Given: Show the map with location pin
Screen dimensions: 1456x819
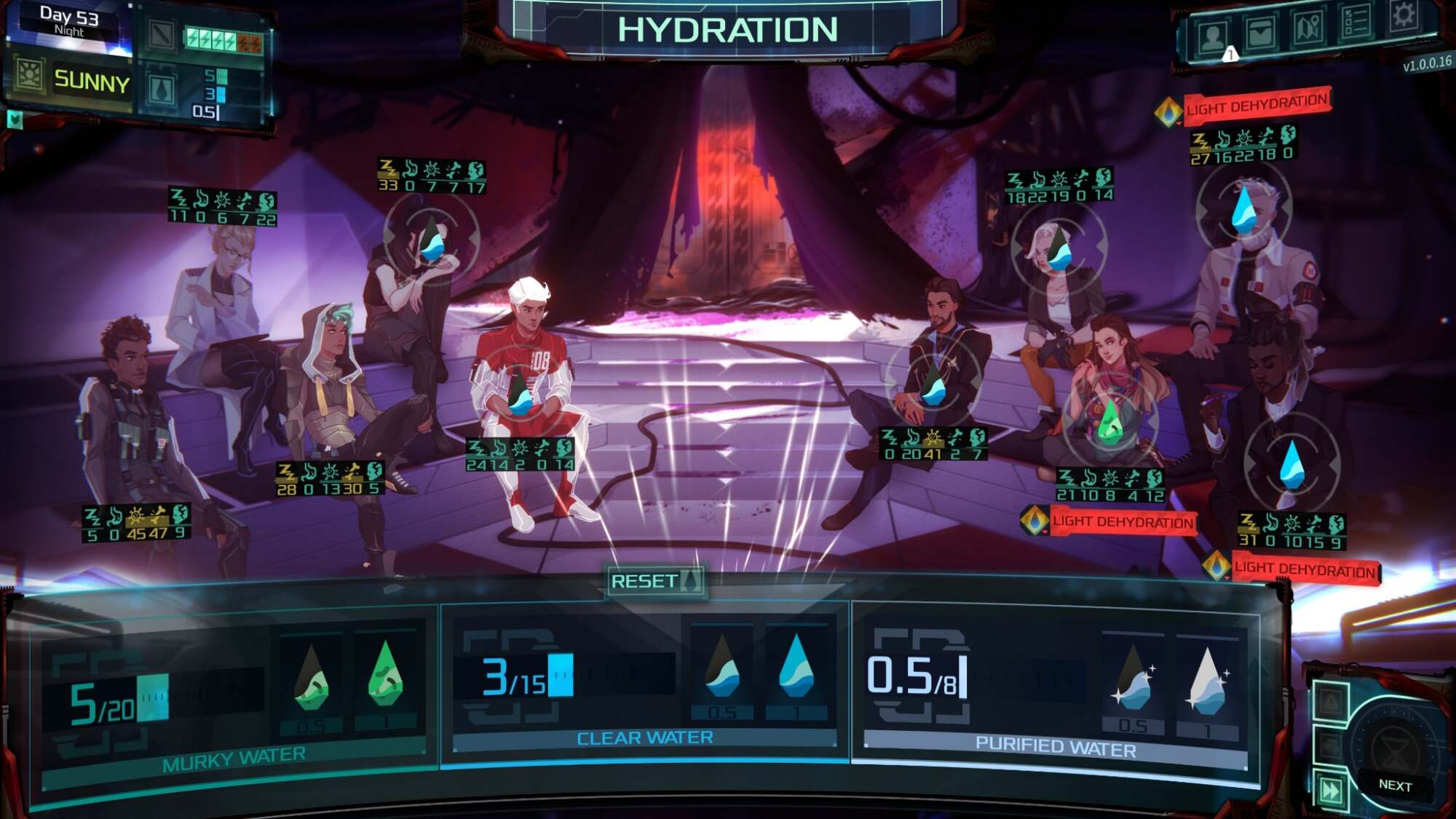Looking at the screenshot, I should (1308, 28).
